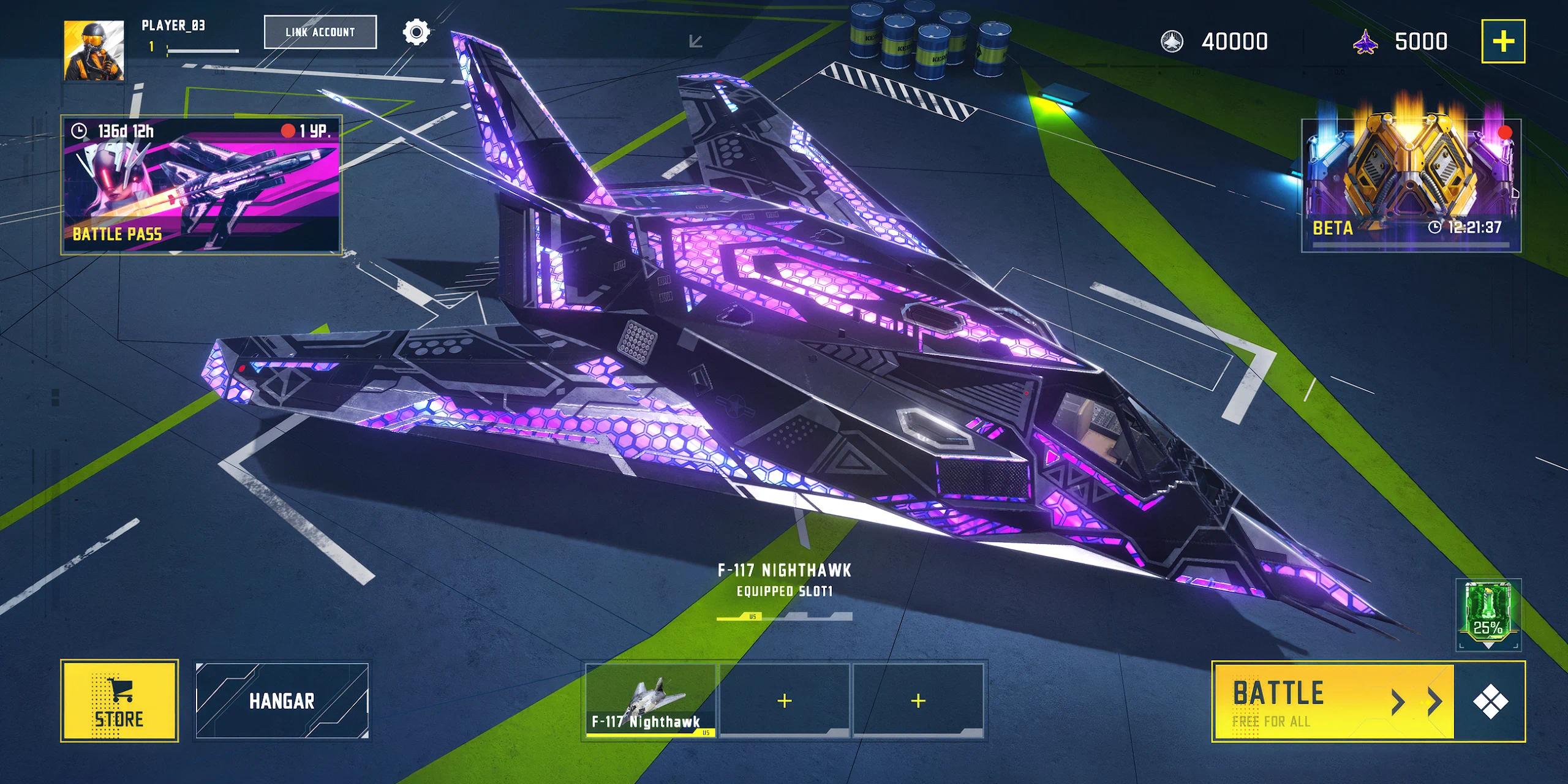Open the game mode selector diamonds
1568x784 pixels.
(1490, 701)
